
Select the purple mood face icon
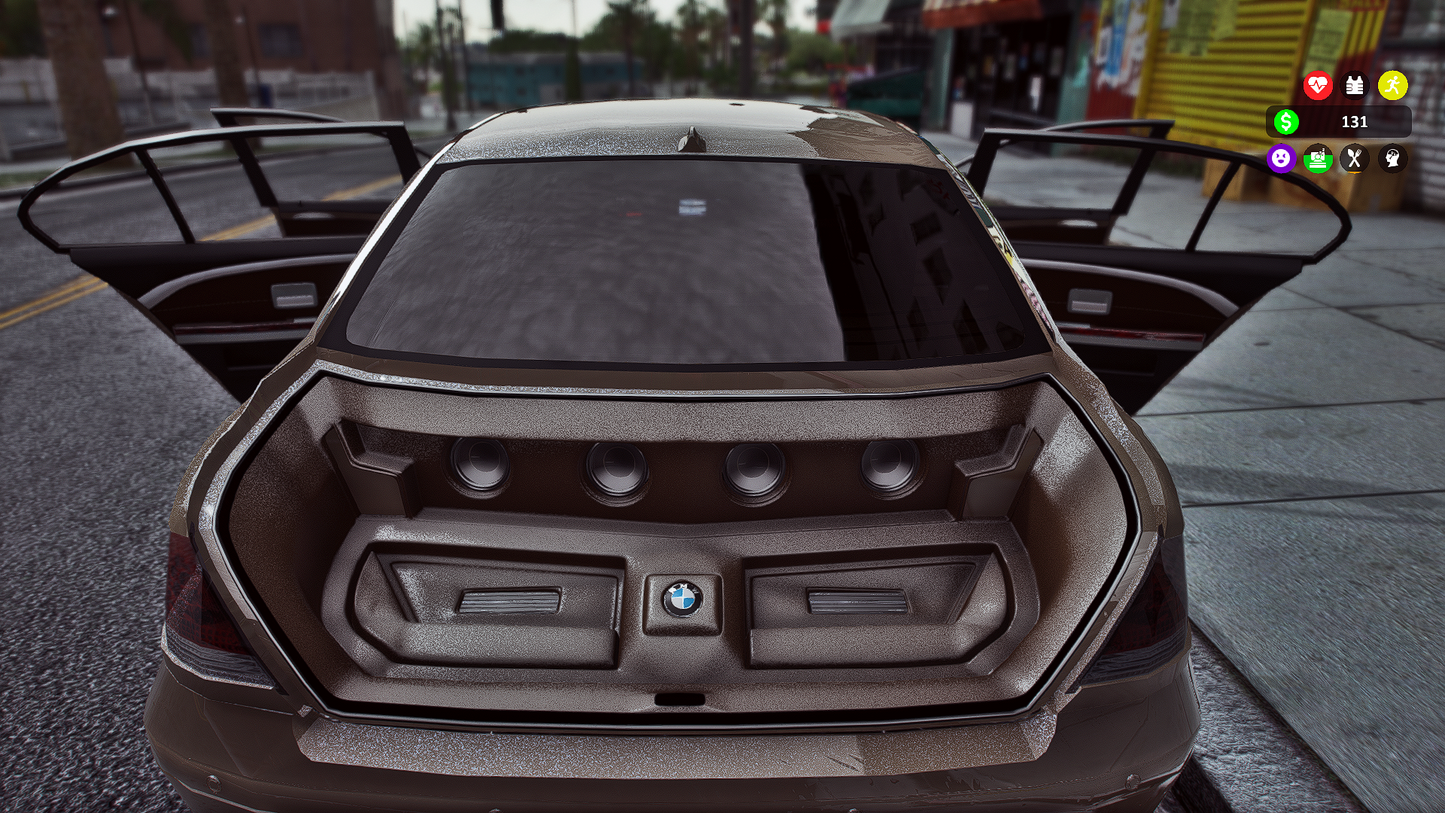[x=1281, y=159]
